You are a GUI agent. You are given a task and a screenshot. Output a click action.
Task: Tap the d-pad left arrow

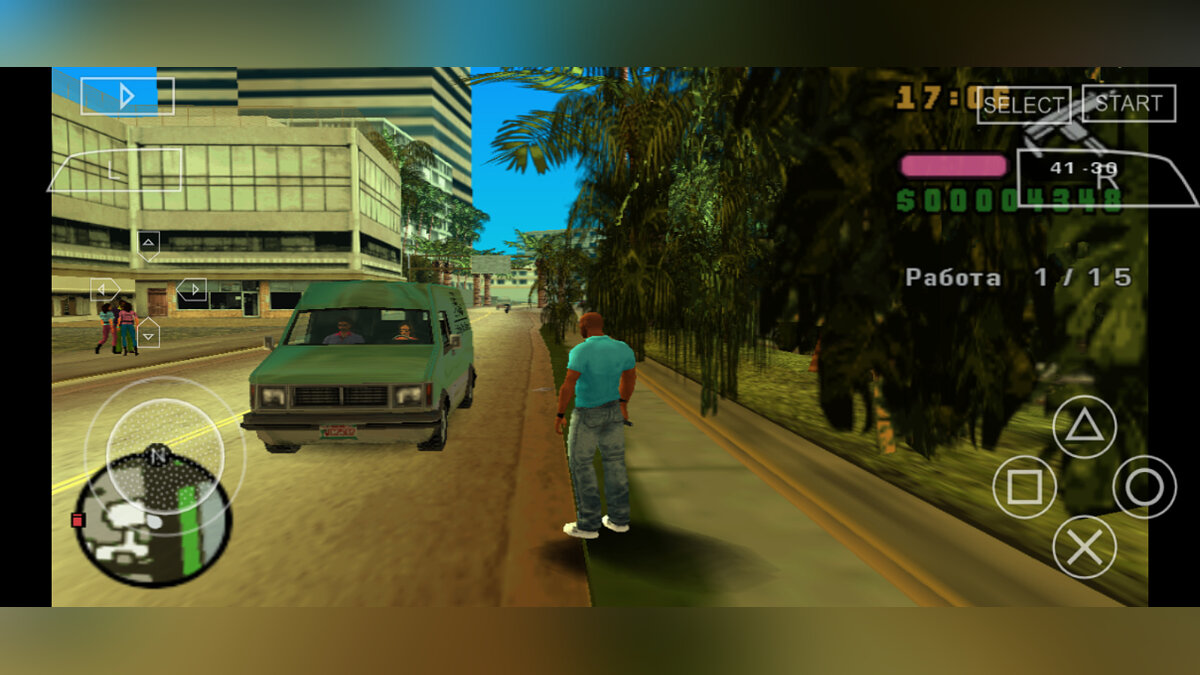click(x=104, y=290)
